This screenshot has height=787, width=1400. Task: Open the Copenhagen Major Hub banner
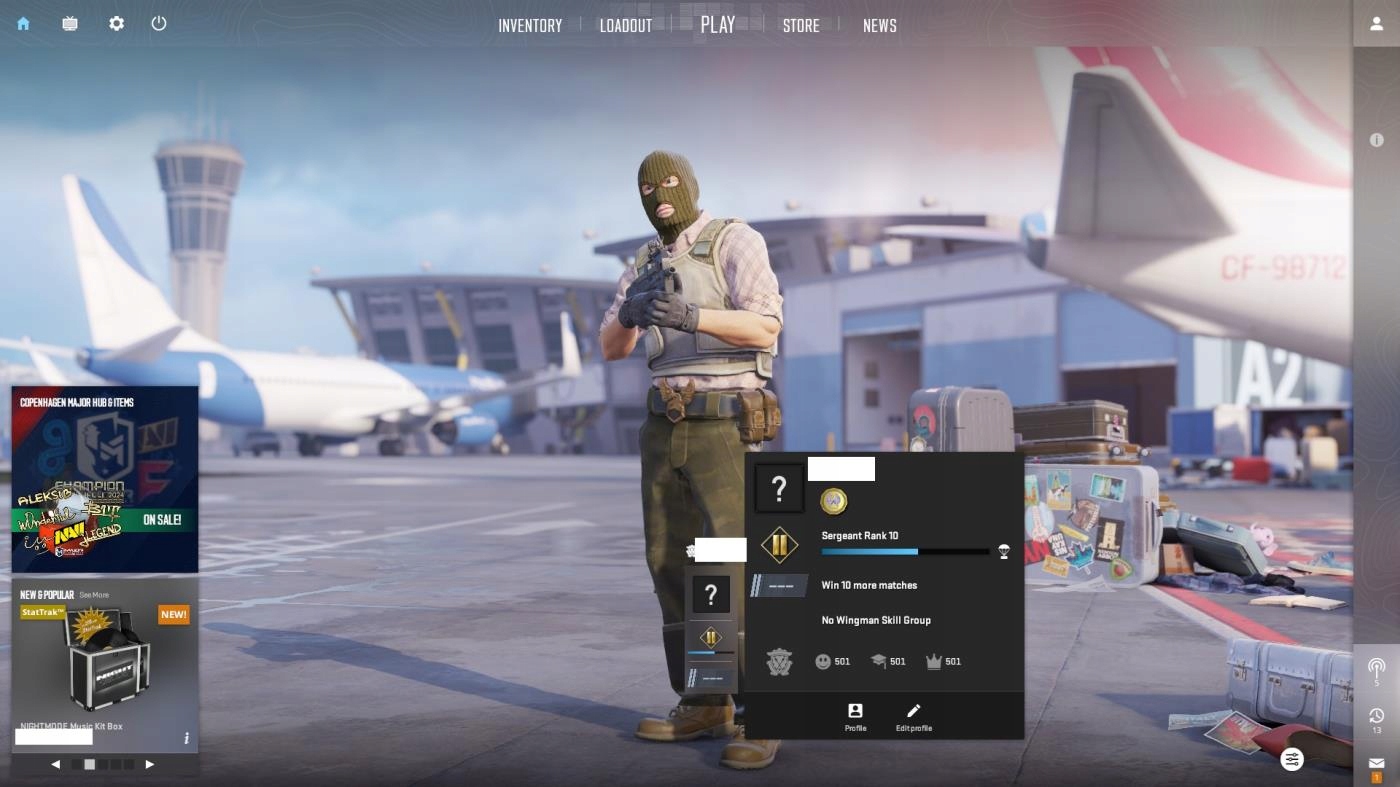[105, 478]
